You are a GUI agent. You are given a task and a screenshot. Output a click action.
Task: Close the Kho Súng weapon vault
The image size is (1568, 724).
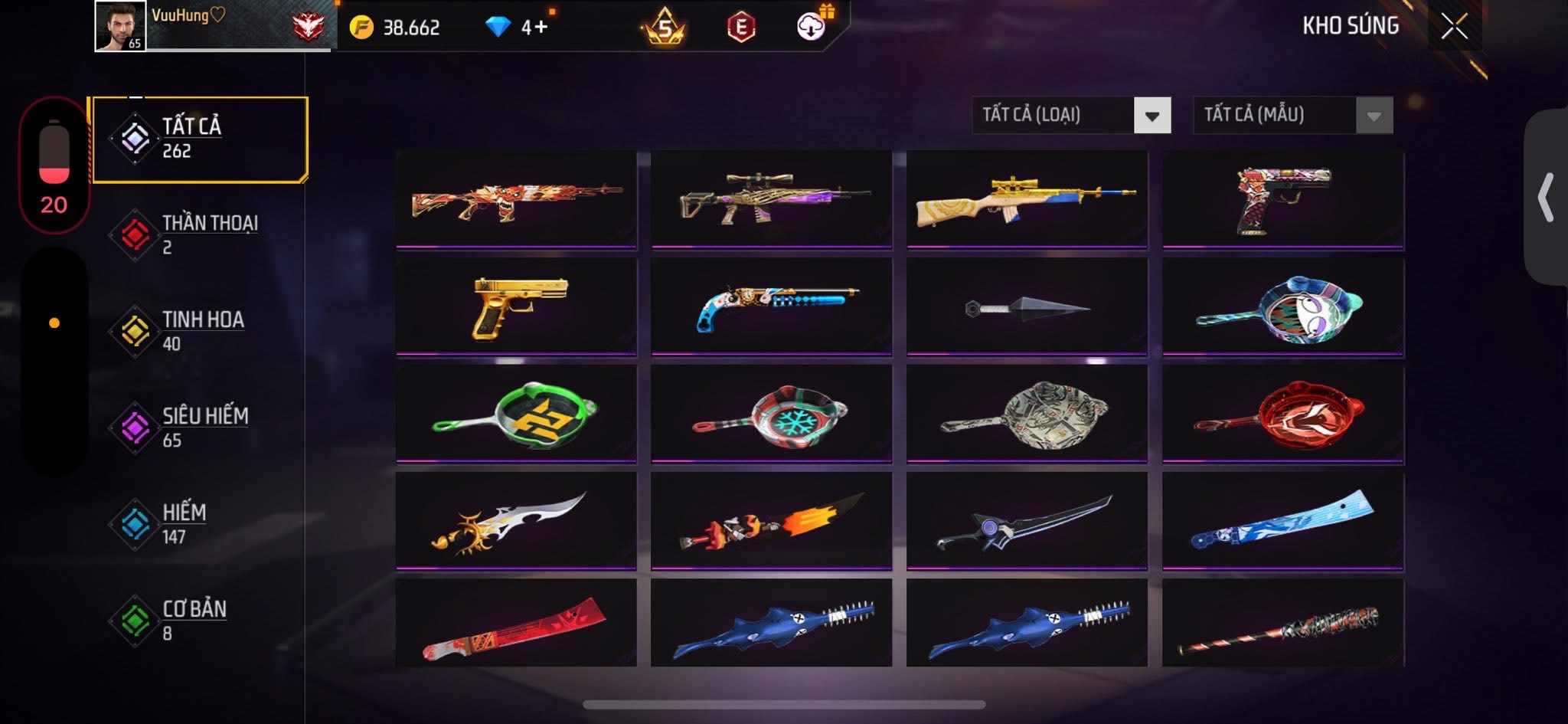pyautogui.click(x=1454, y=27)
